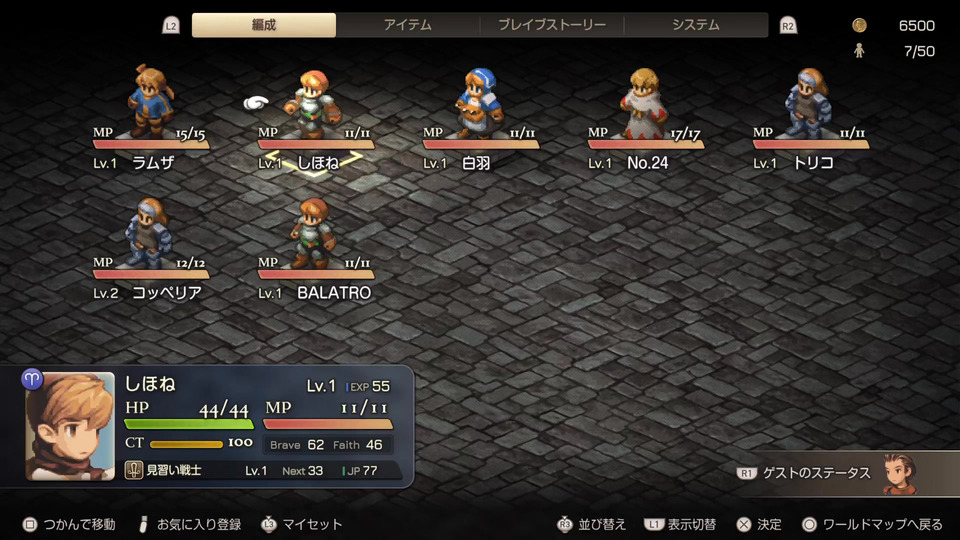The width and height of the screenshot is (960, 540).
Task: Click しほね's portrait in the status panel
Action: [70, 426]
